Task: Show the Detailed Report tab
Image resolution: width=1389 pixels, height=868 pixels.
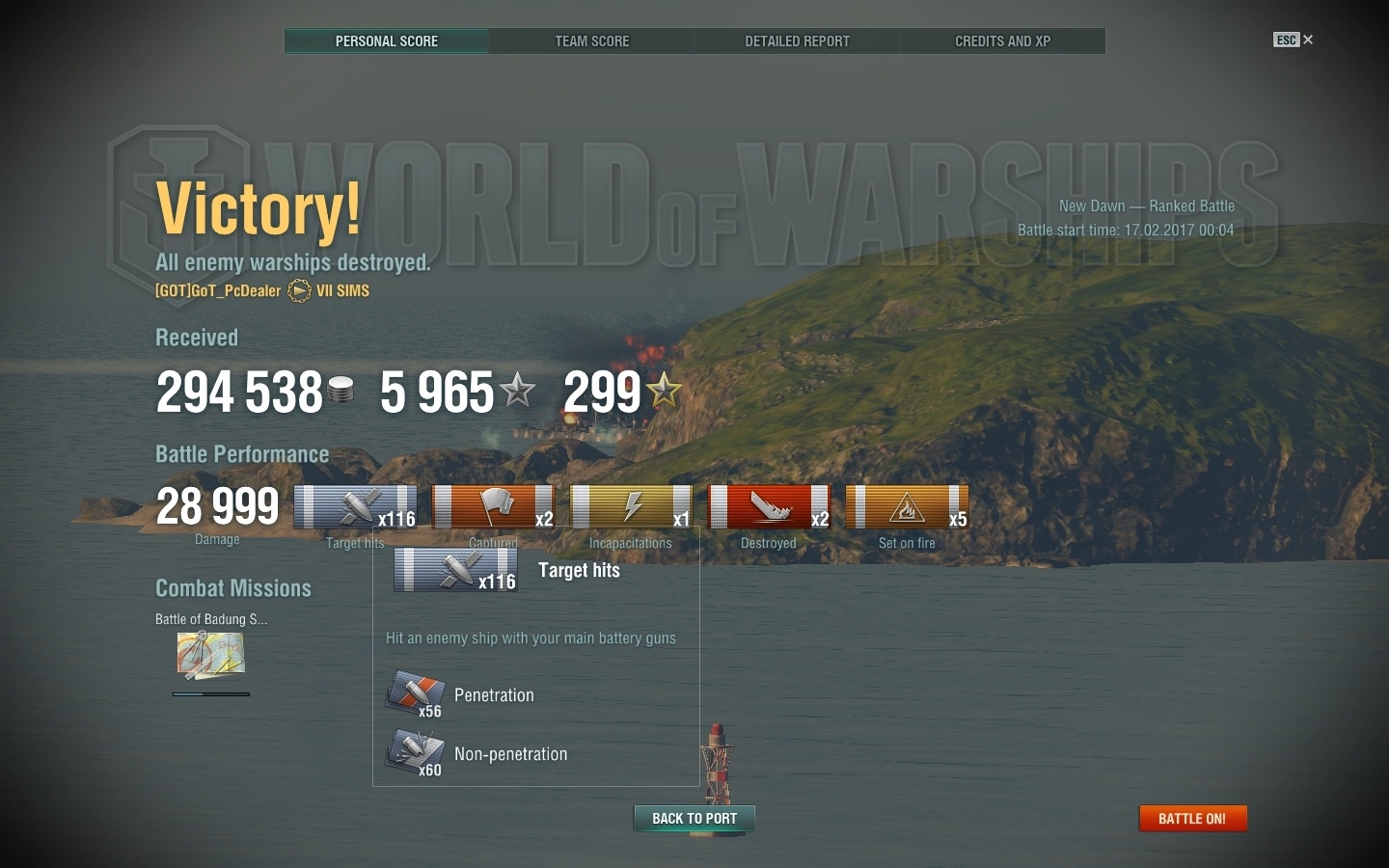Action: [797, 41]
